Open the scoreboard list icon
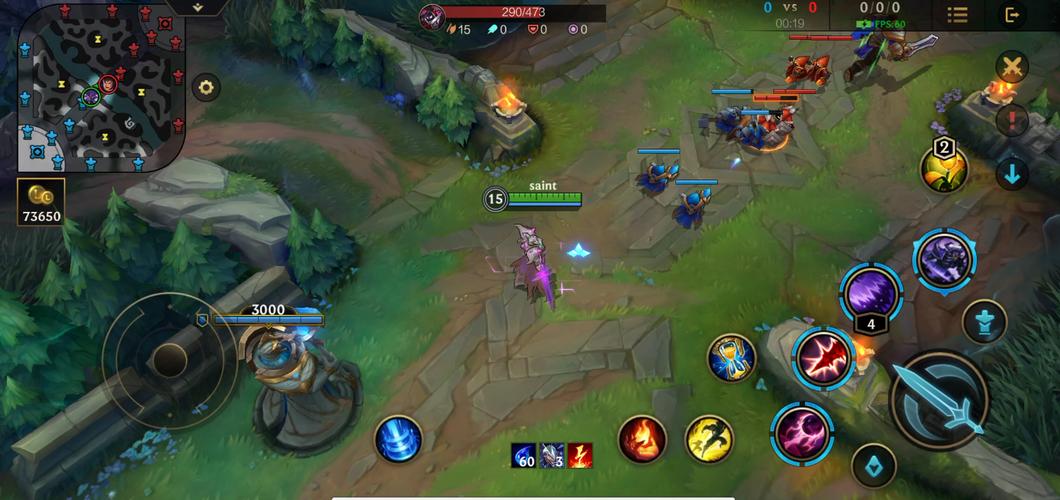The image size is (1060, 500). [x=958, y=14]
